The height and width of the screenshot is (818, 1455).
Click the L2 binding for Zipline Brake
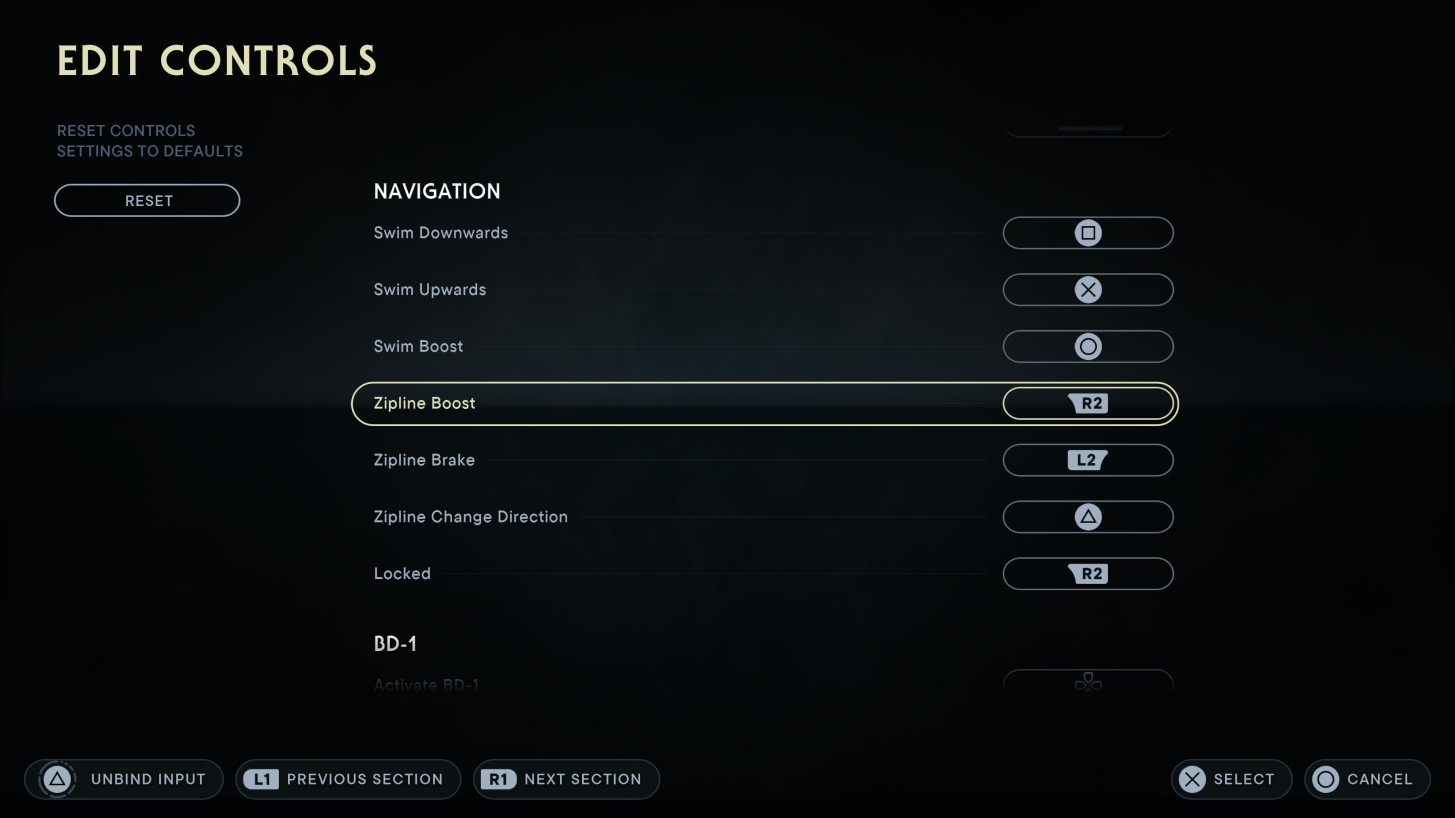point(1087,460)
